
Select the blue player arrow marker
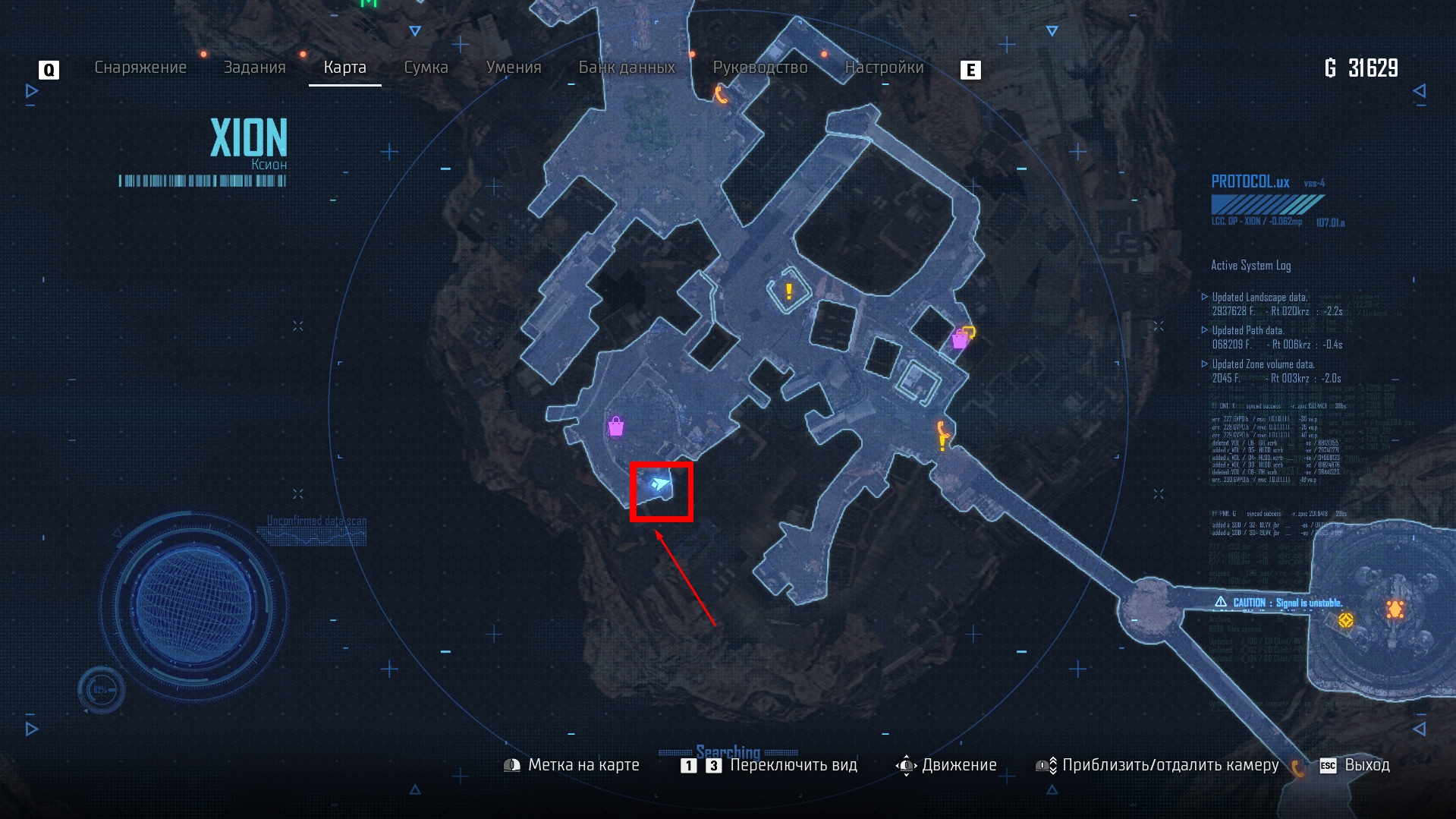coord(659,484)
